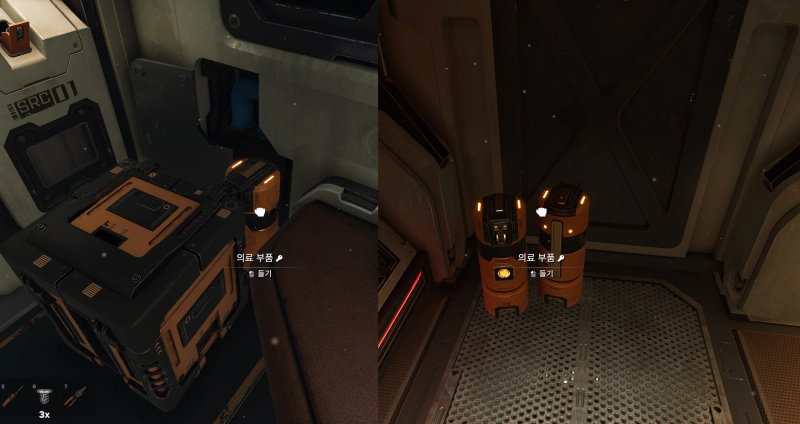Select the screw item slot with 3x
Viewport: 800px width, 424px height.
44,397
